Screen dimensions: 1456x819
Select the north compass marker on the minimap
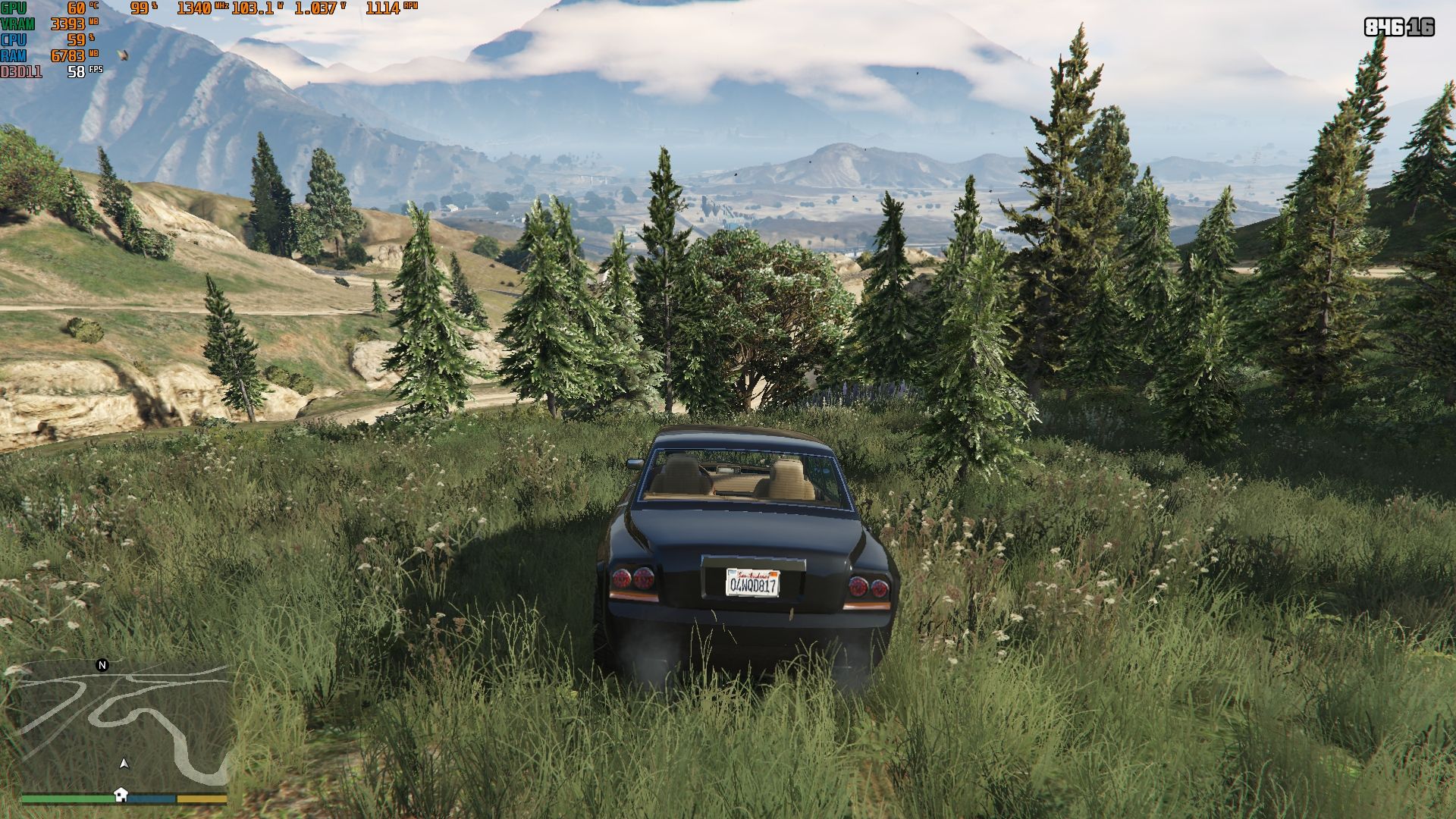[x=102, y=665]
